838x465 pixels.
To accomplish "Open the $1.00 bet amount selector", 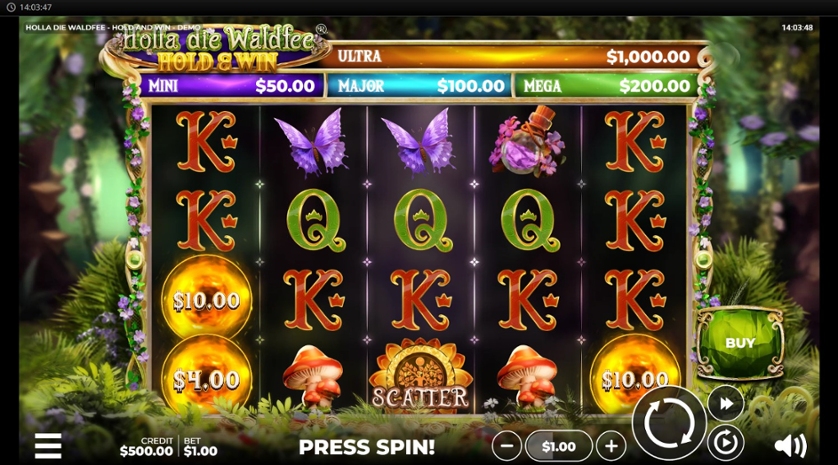I will (x=558, y=446).
